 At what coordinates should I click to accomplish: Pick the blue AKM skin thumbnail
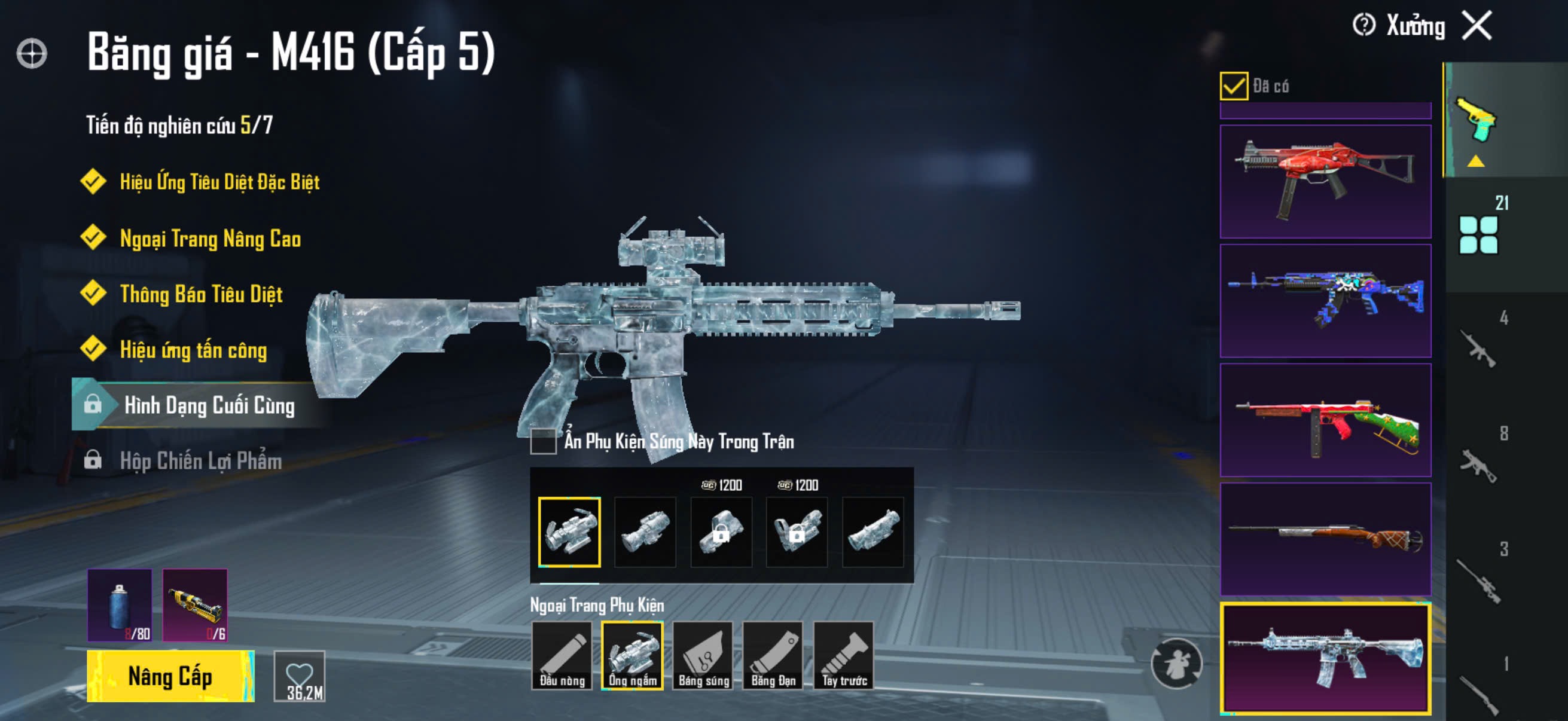point(1325,301)
